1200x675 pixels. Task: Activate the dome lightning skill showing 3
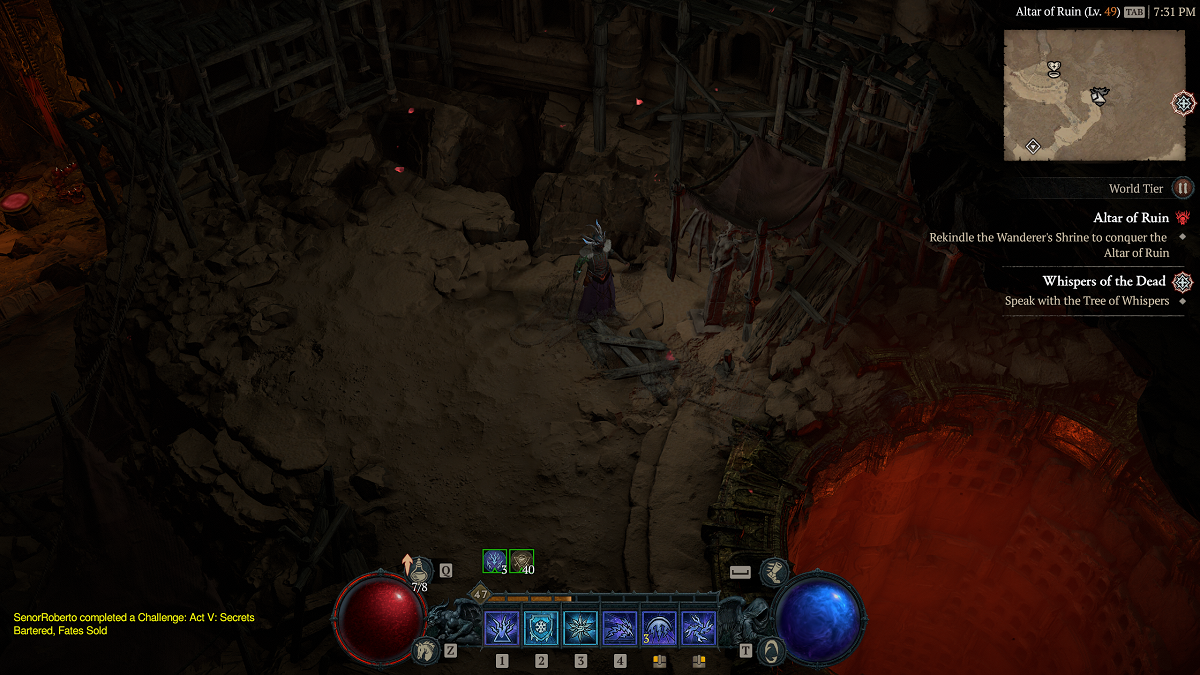(x=659, y=629)
